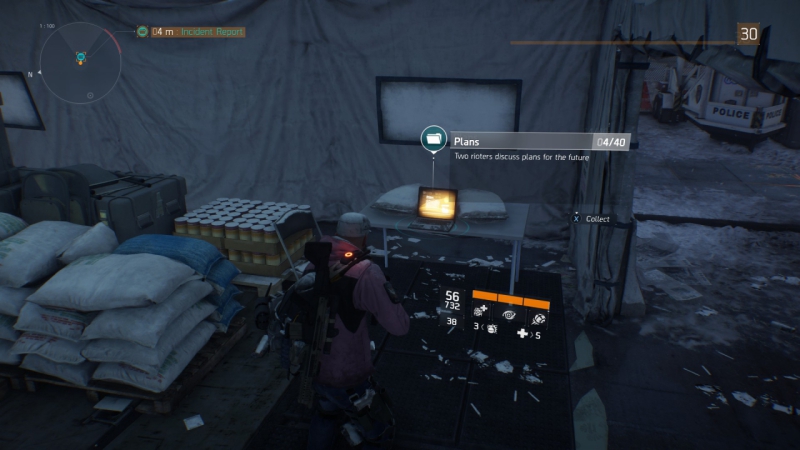Use the medkit cross icon
Viewport: 800px width, 450px height.
523,335
